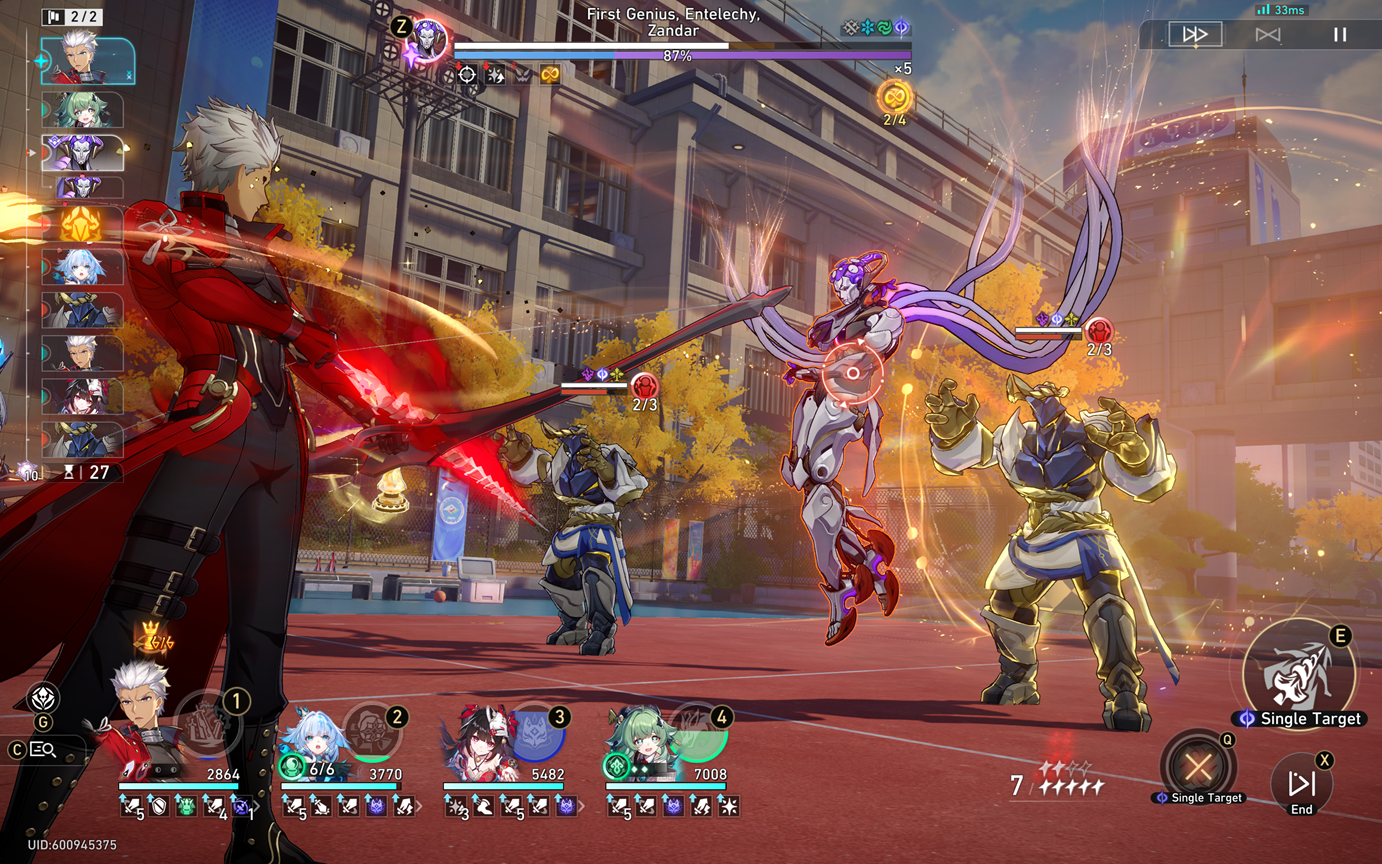This screenshot has height=864, width=1382.
Task: Select the green-haired portrait in the turn order
Action: (x=83, y=109)
